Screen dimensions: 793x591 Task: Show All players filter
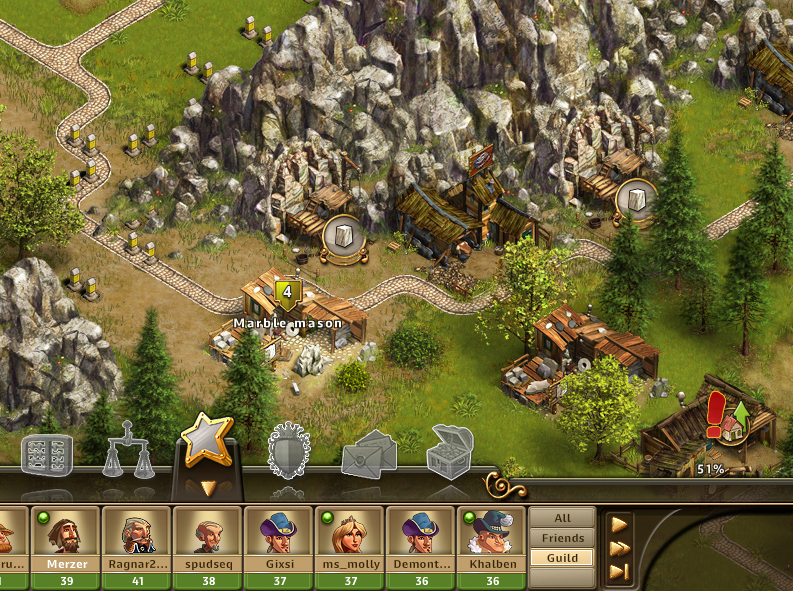pos(562,519)
